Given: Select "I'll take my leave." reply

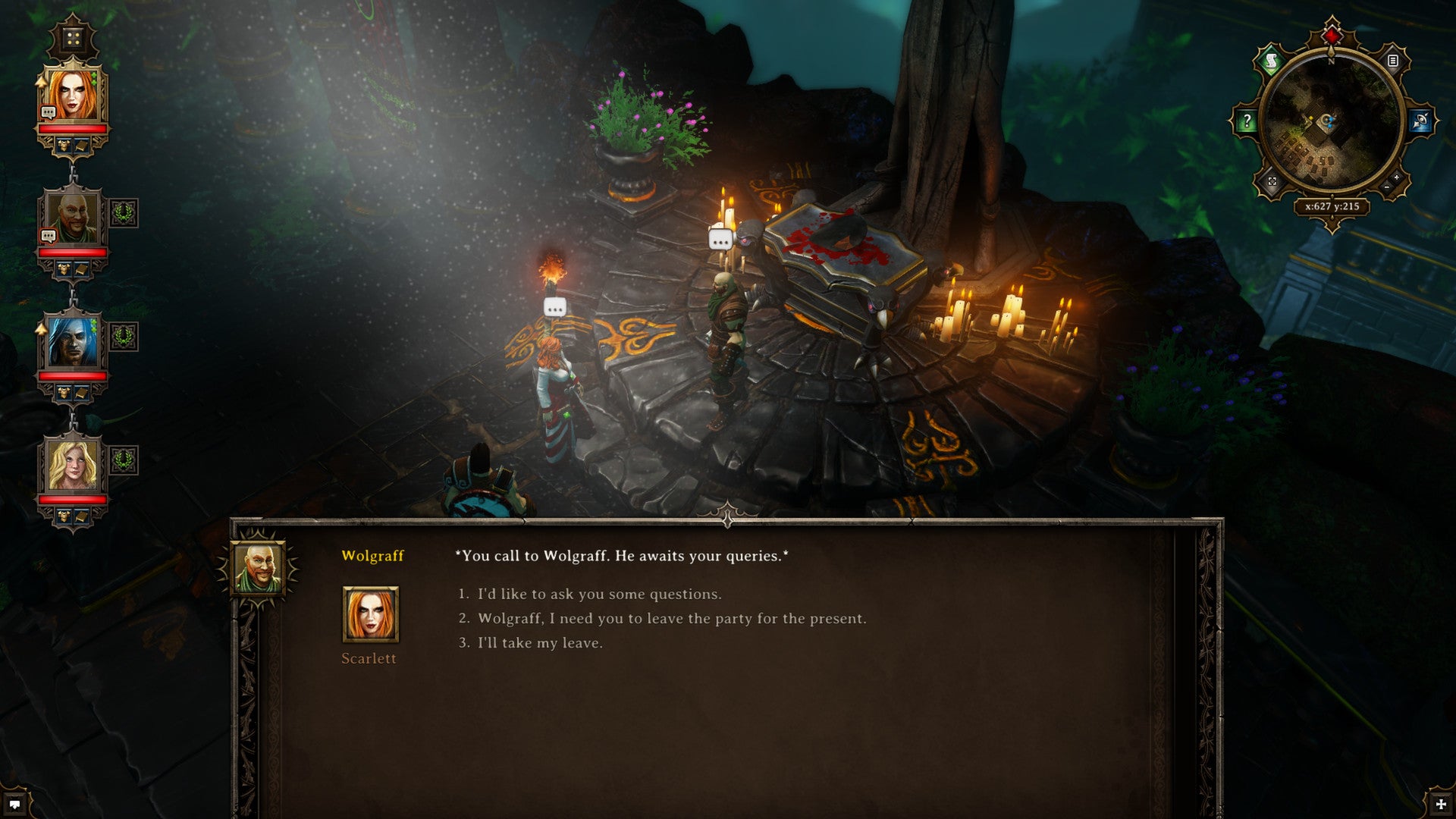Looking at the screenshot, I should (540, 643).
